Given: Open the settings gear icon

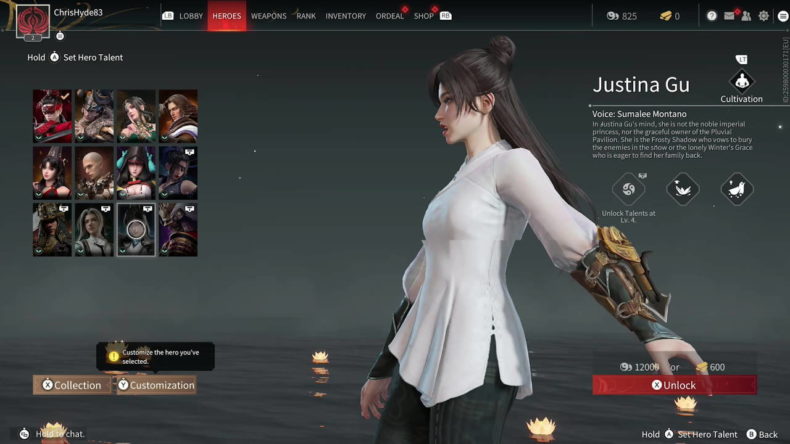Looking at the screenshot, I should pyautogui.click(x=764, y=16).
